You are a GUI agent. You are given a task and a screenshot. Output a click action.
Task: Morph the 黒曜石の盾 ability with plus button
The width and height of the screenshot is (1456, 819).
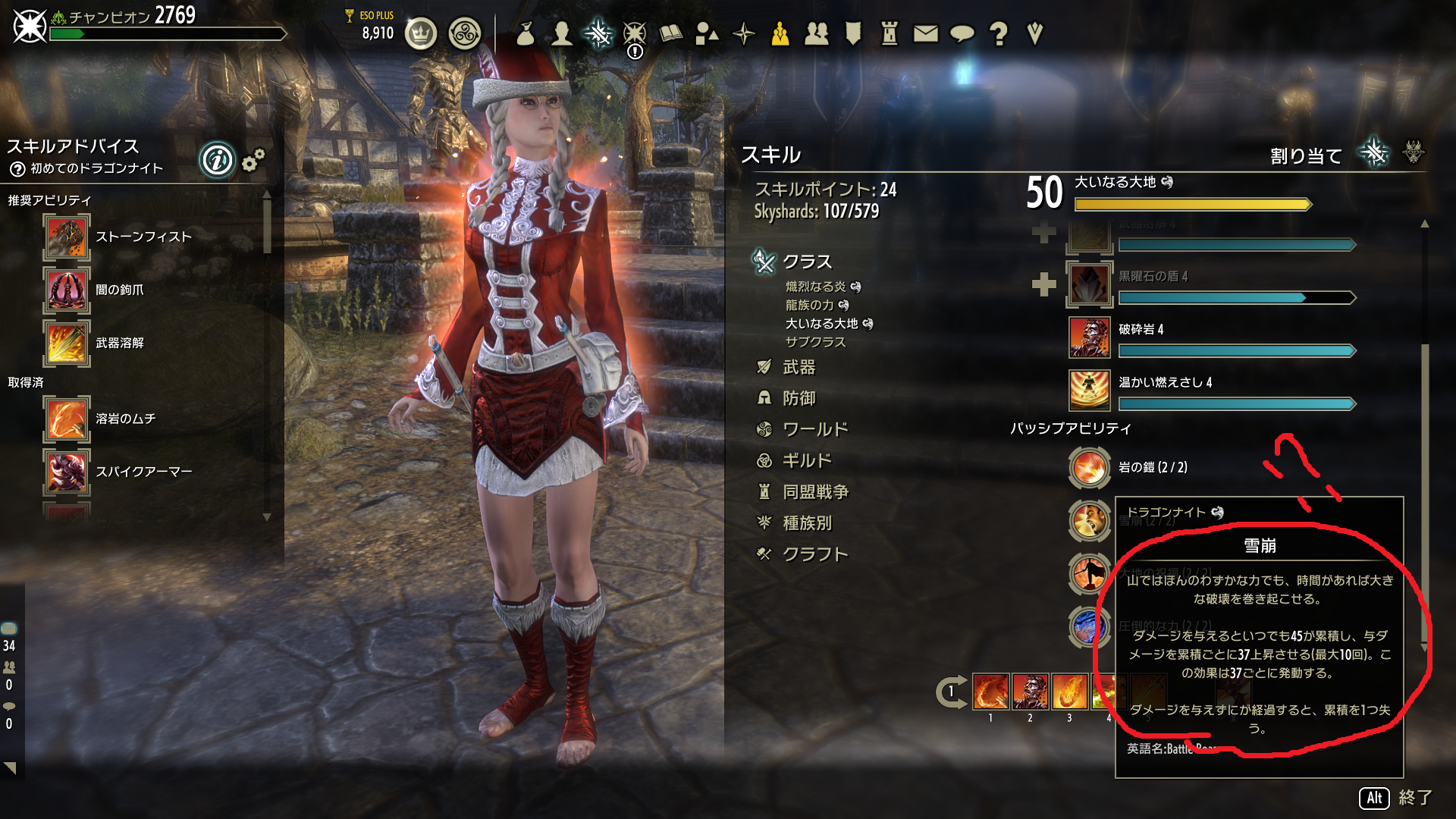point(1043,284)
